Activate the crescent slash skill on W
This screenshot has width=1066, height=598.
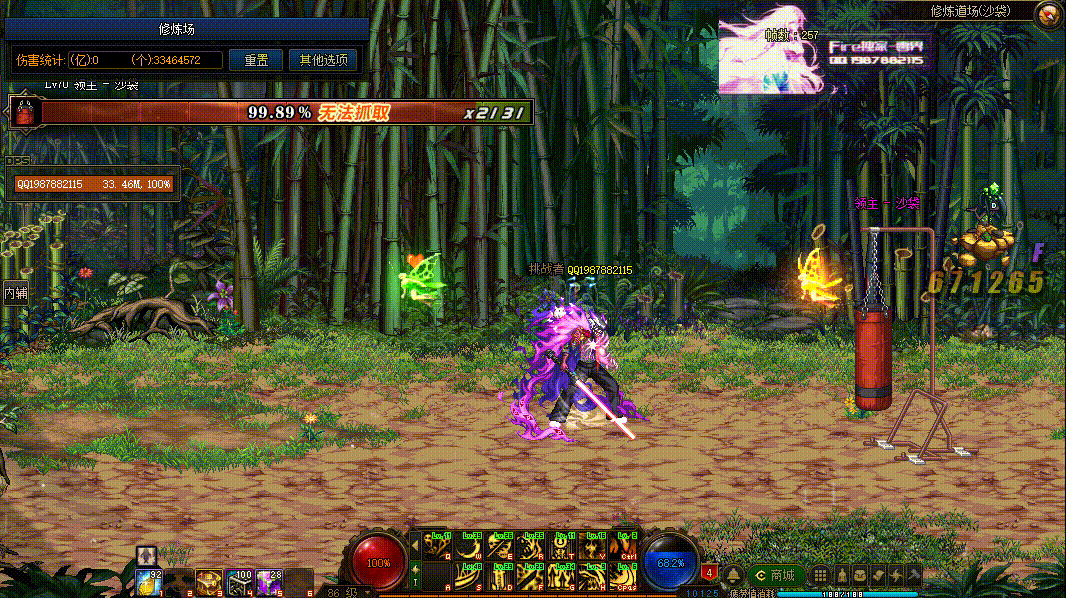tap(470, 546)
